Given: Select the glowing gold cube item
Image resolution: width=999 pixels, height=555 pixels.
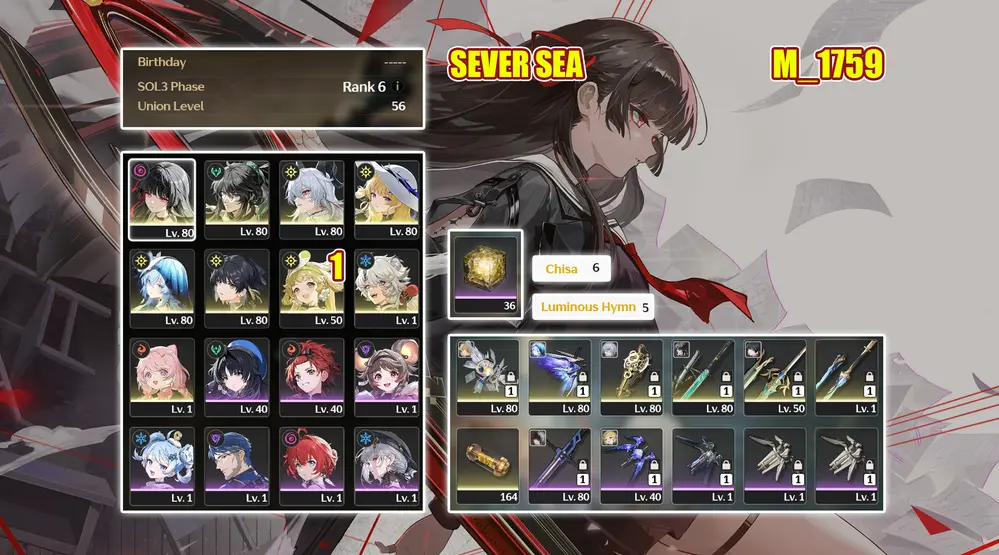Looking at the screenshot, I should (486, 267).
